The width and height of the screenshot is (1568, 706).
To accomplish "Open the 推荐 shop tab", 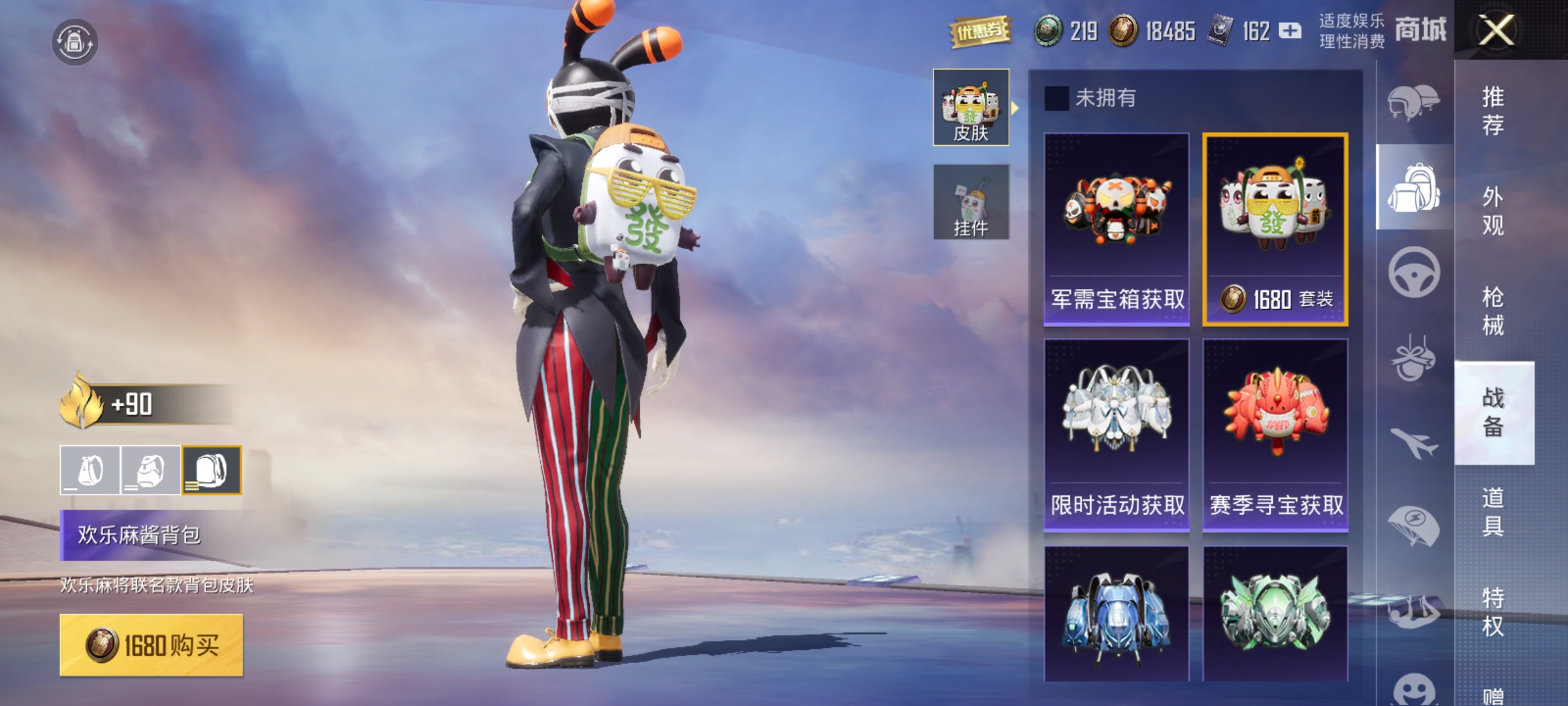I will point(1493,111).
